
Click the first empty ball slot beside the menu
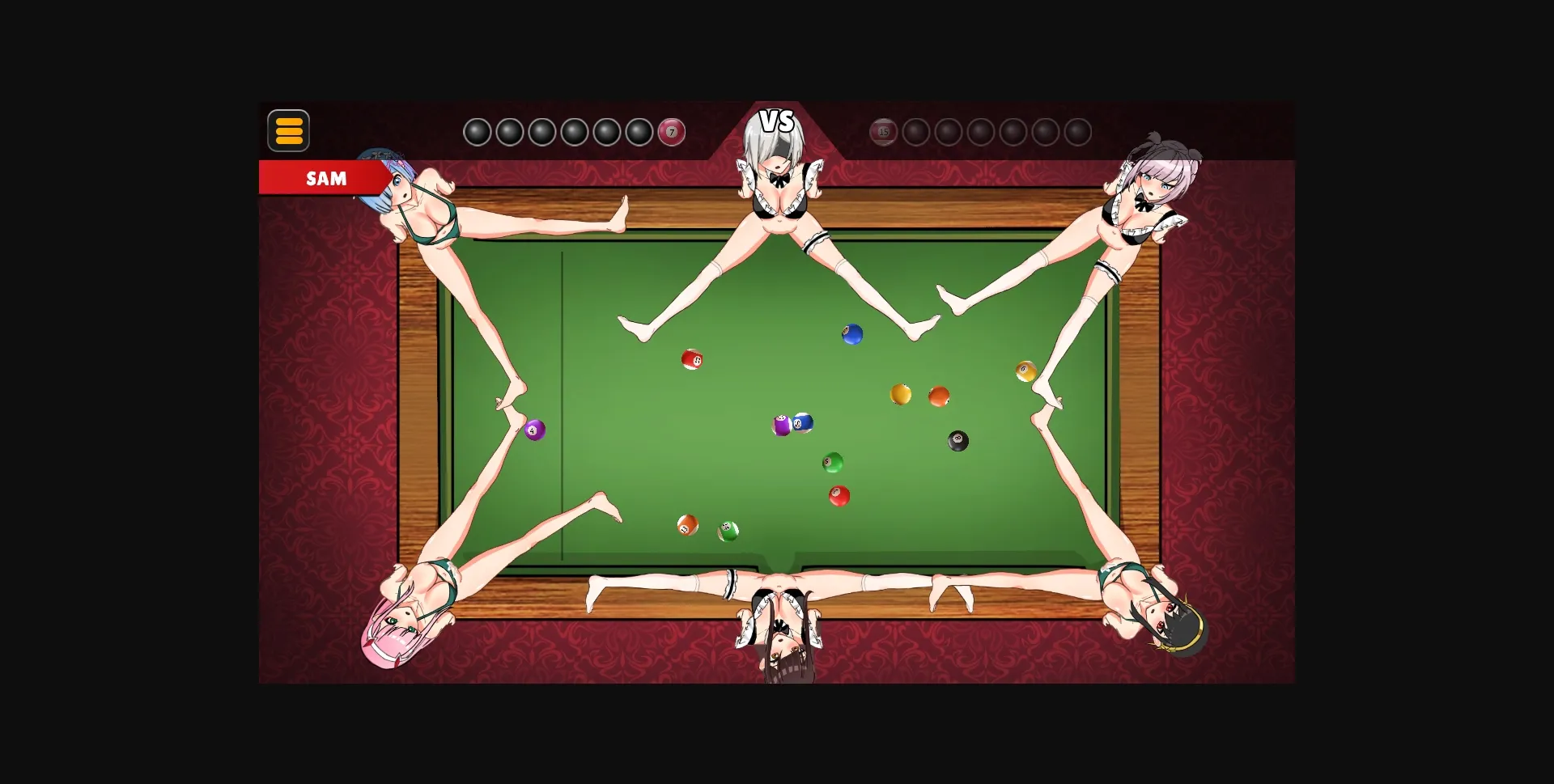(478, 130)
